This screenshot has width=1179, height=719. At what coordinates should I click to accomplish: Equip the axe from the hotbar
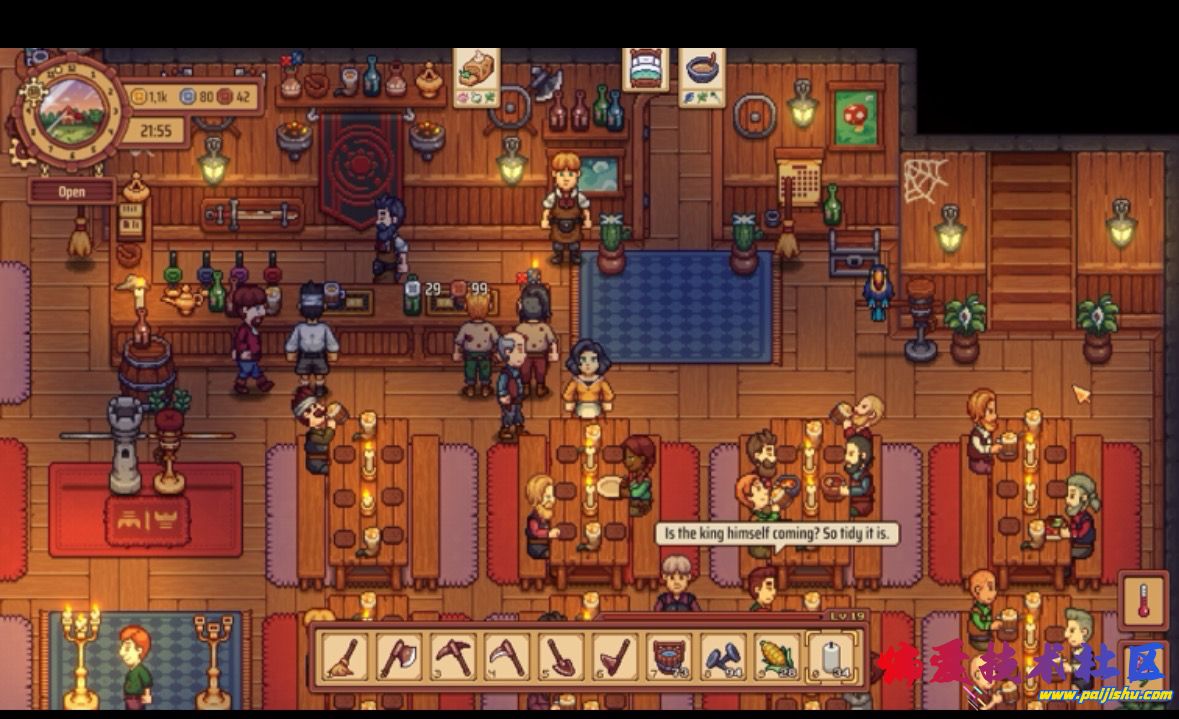[399, 657]
